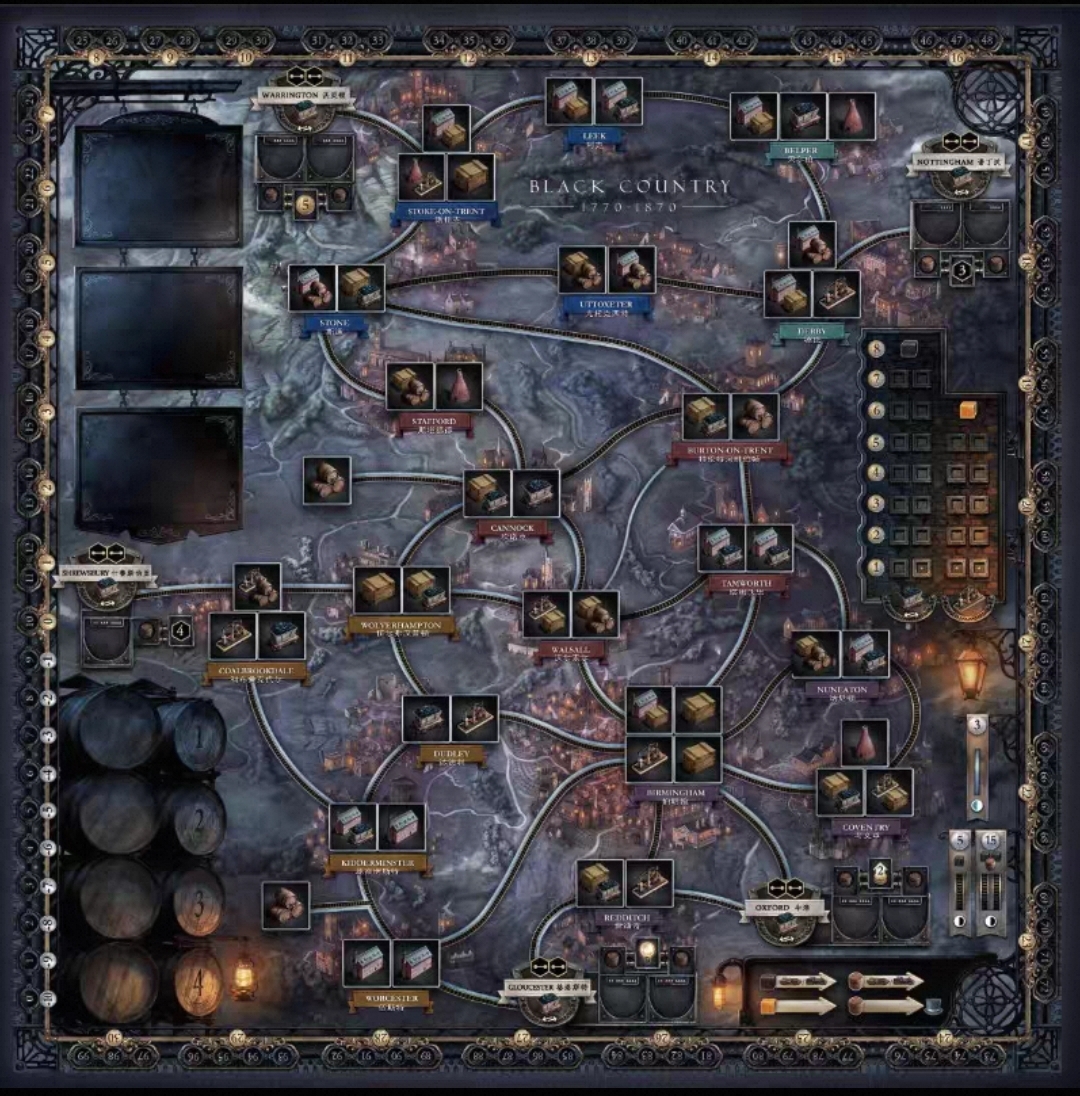
Task: Click the Coalbrookdale town label
Action: coord(256,670)
